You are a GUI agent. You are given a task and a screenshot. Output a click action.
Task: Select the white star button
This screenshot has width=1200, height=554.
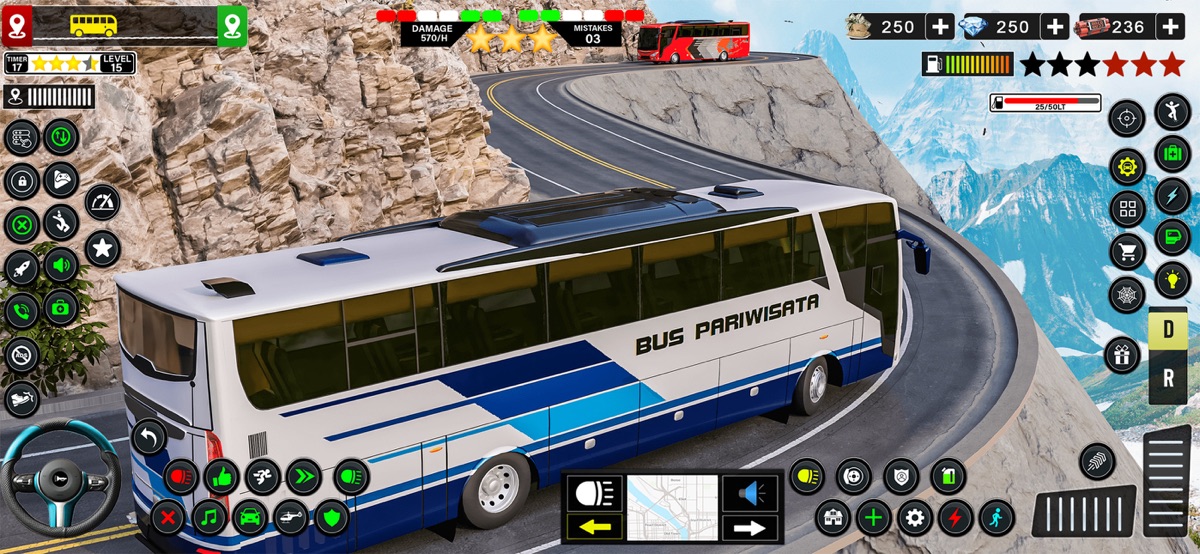click(102, 247)
